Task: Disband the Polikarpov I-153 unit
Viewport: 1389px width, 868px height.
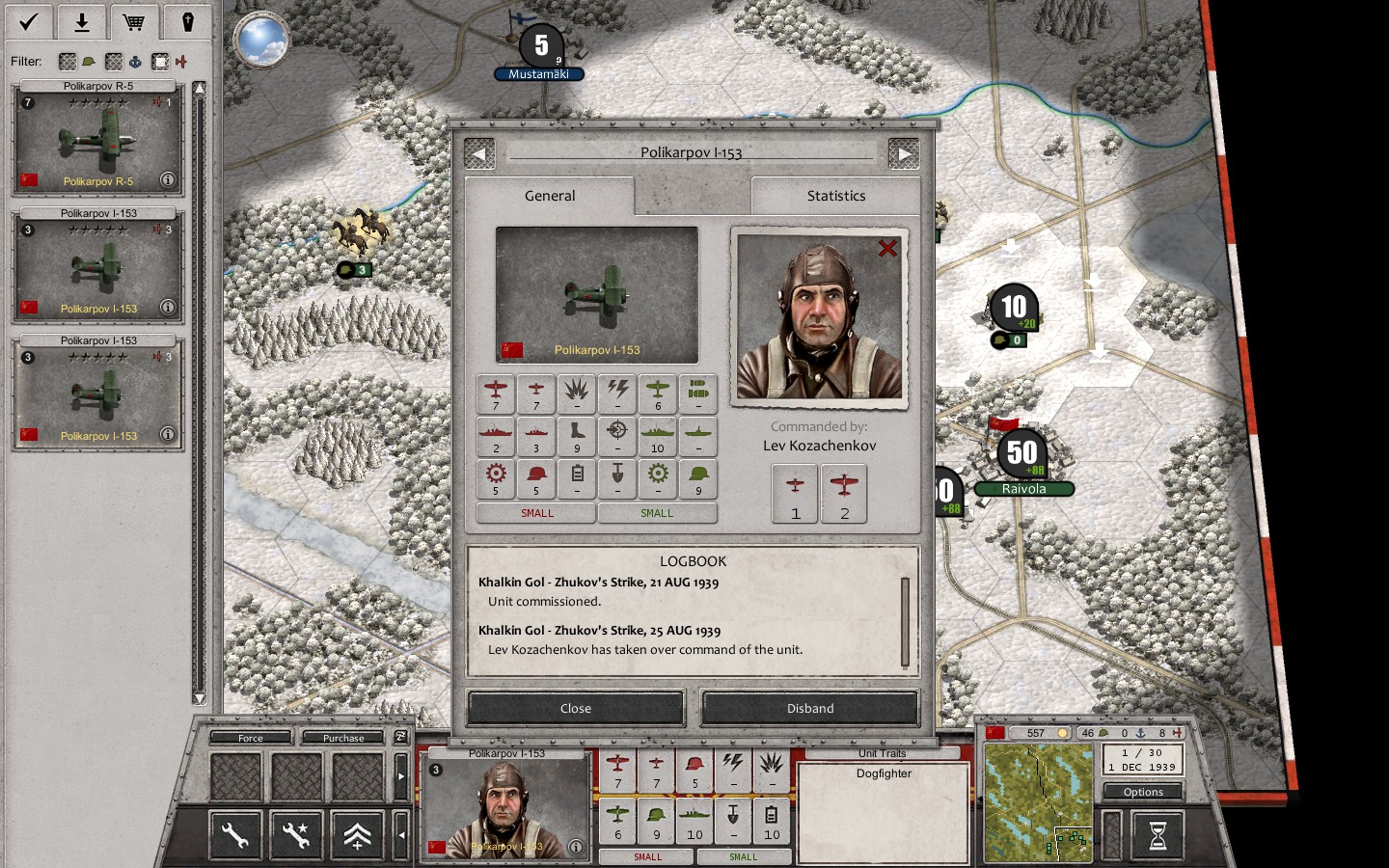Action: pos(809,708)
